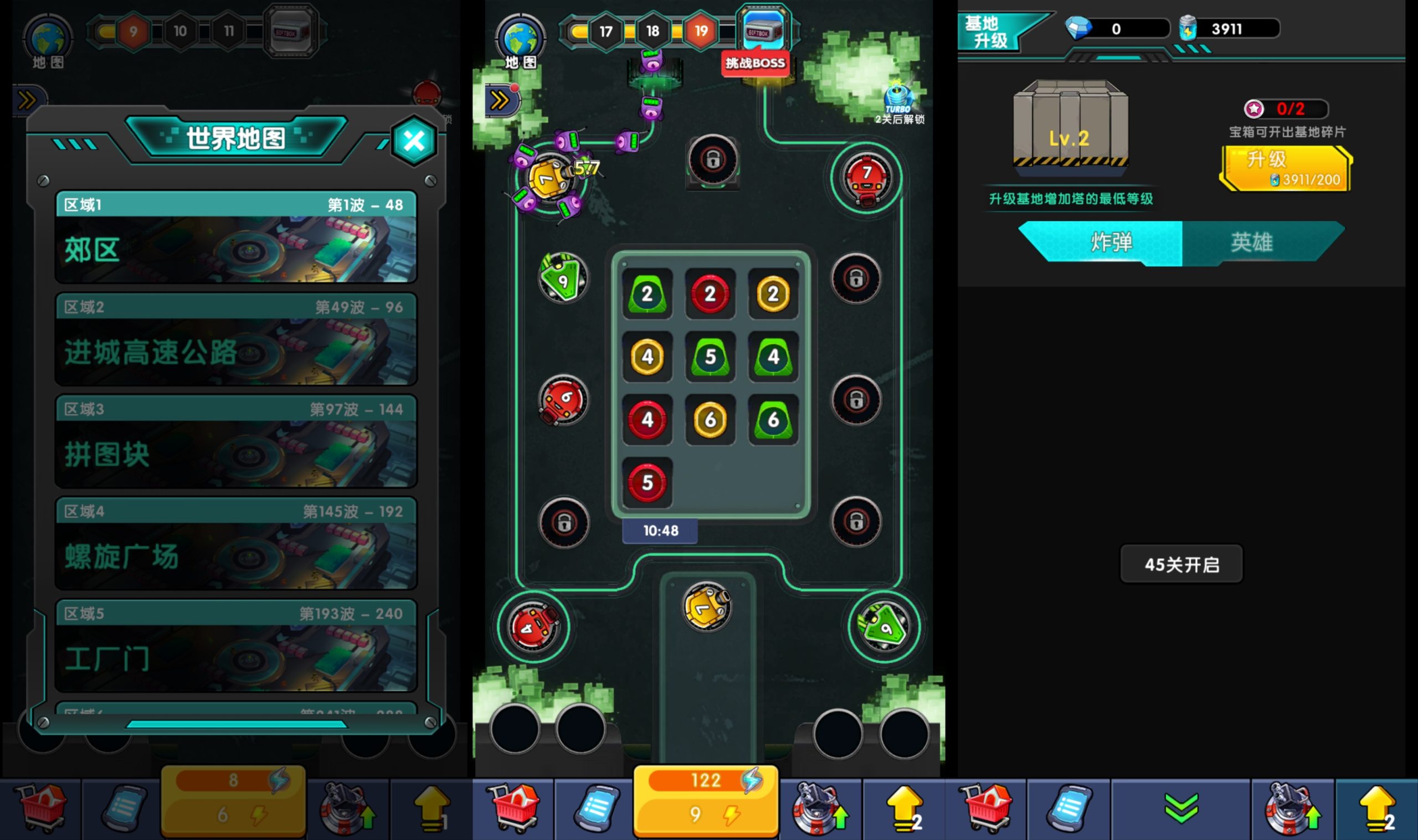Pick the yellow number 6 tile
The image size is (1418, 840).
coord(710,420)
